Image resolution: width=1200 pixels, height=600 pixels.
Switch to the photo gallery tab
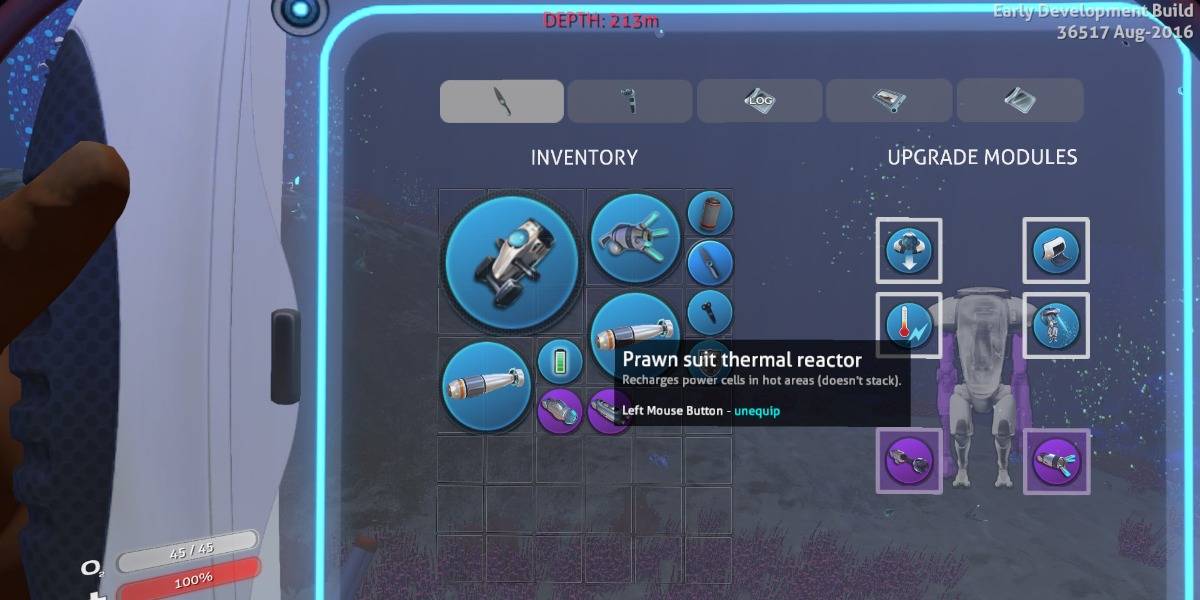click(889, 101)
